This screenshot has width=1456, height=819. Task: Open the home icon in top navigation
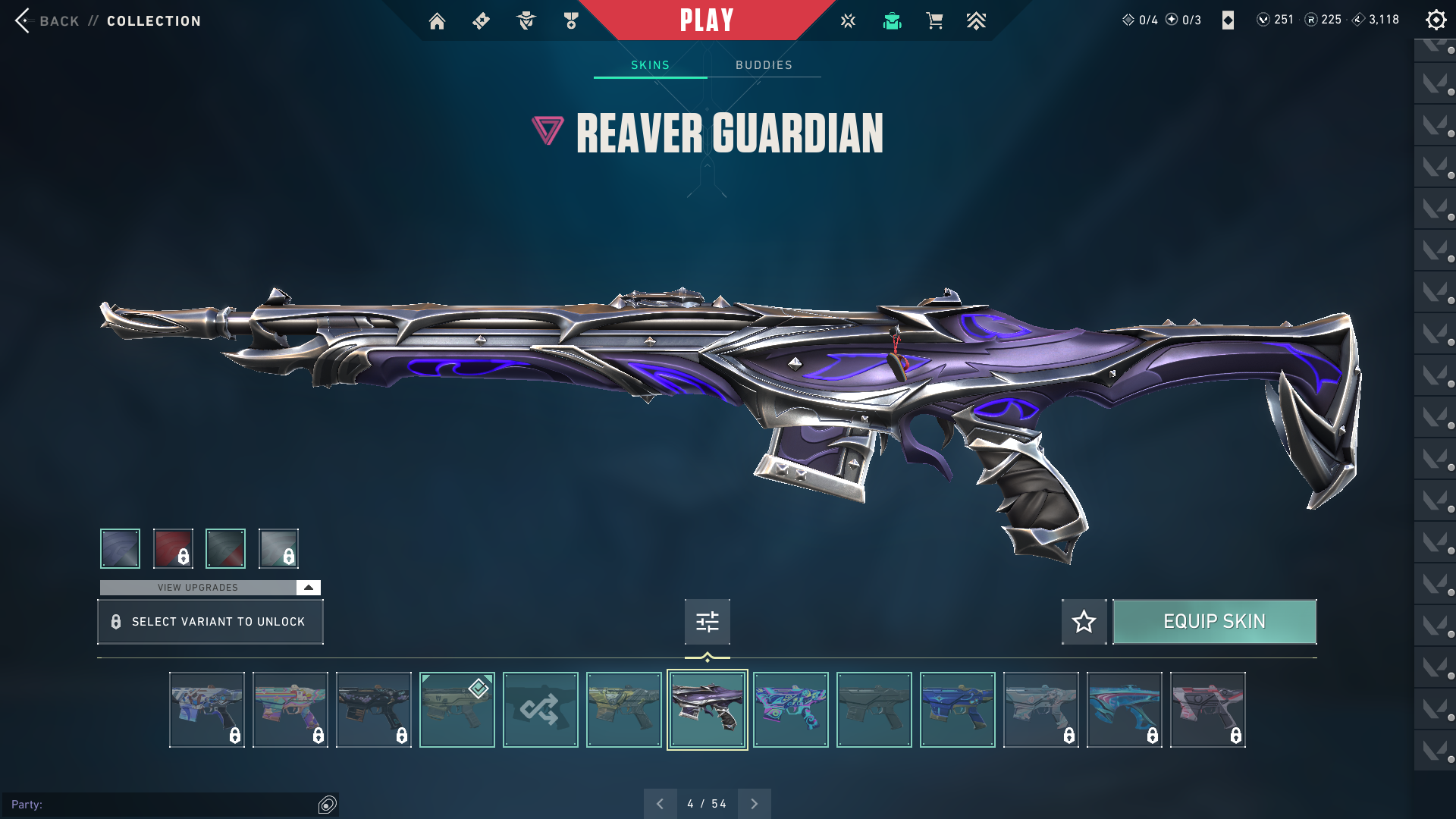tap(437, 21)
